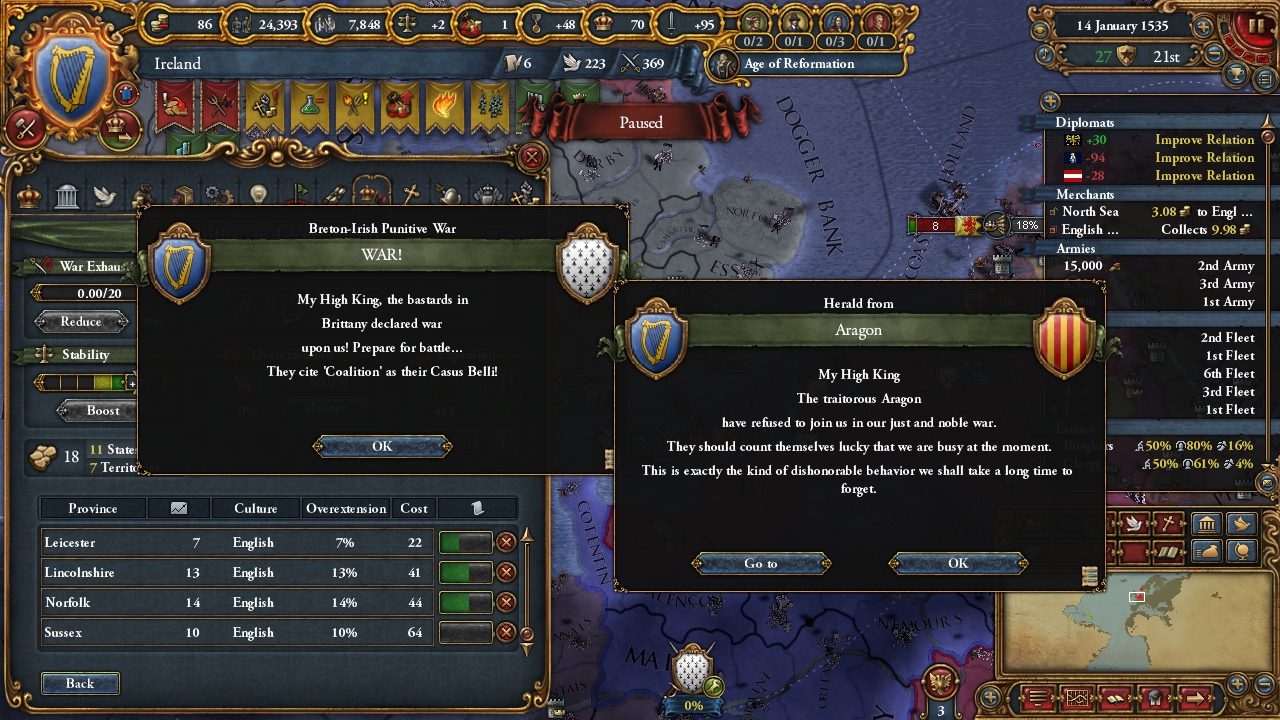Screen dimensions: 1280x720
Task: Open the national Ideas lightbulb icon
Action: tap(257, 193)
